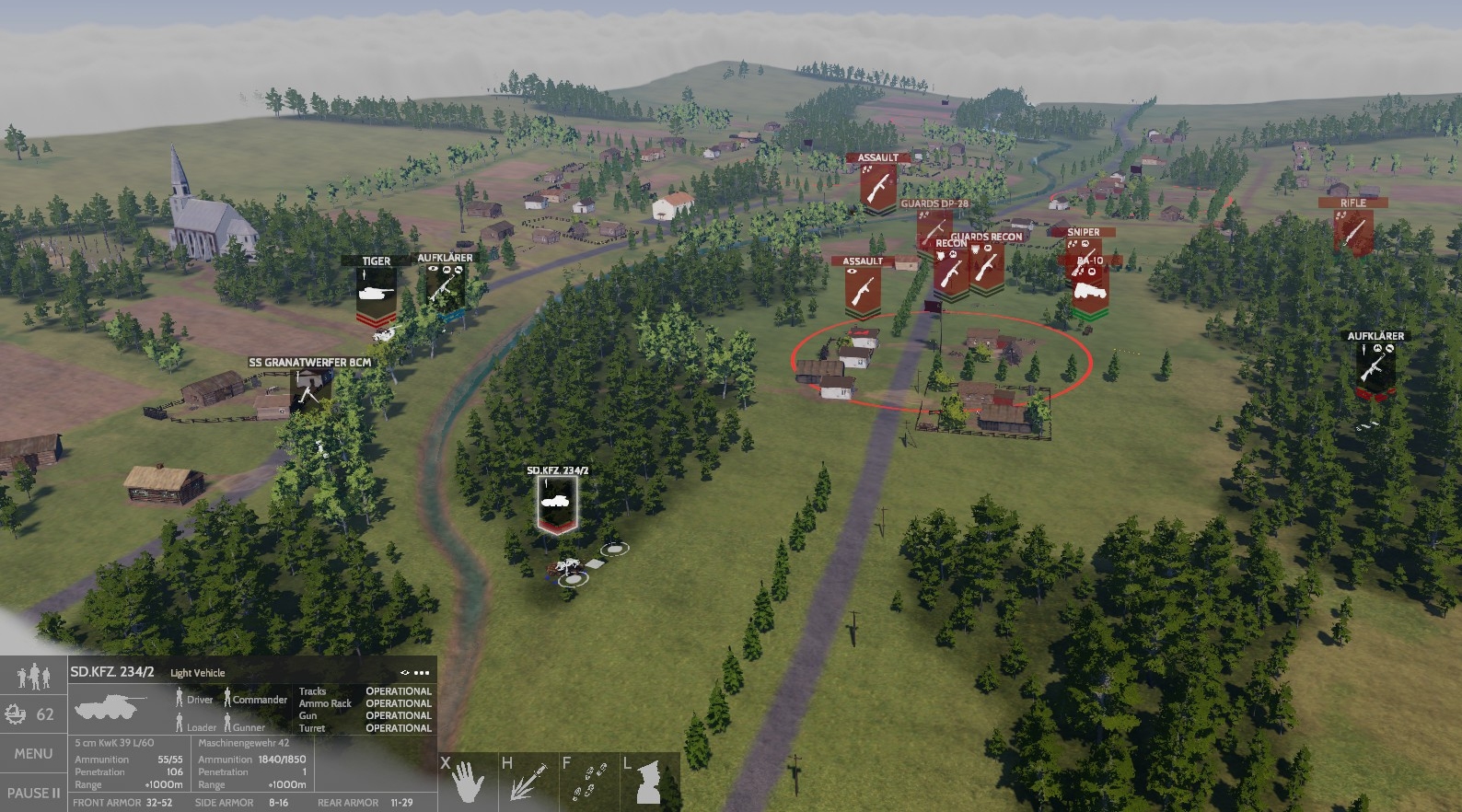This screenshot has height=812, width=1462.
Task: Open the reinforcement points panel showing 62
Action: pyautogui.click(x=34, y=714)
